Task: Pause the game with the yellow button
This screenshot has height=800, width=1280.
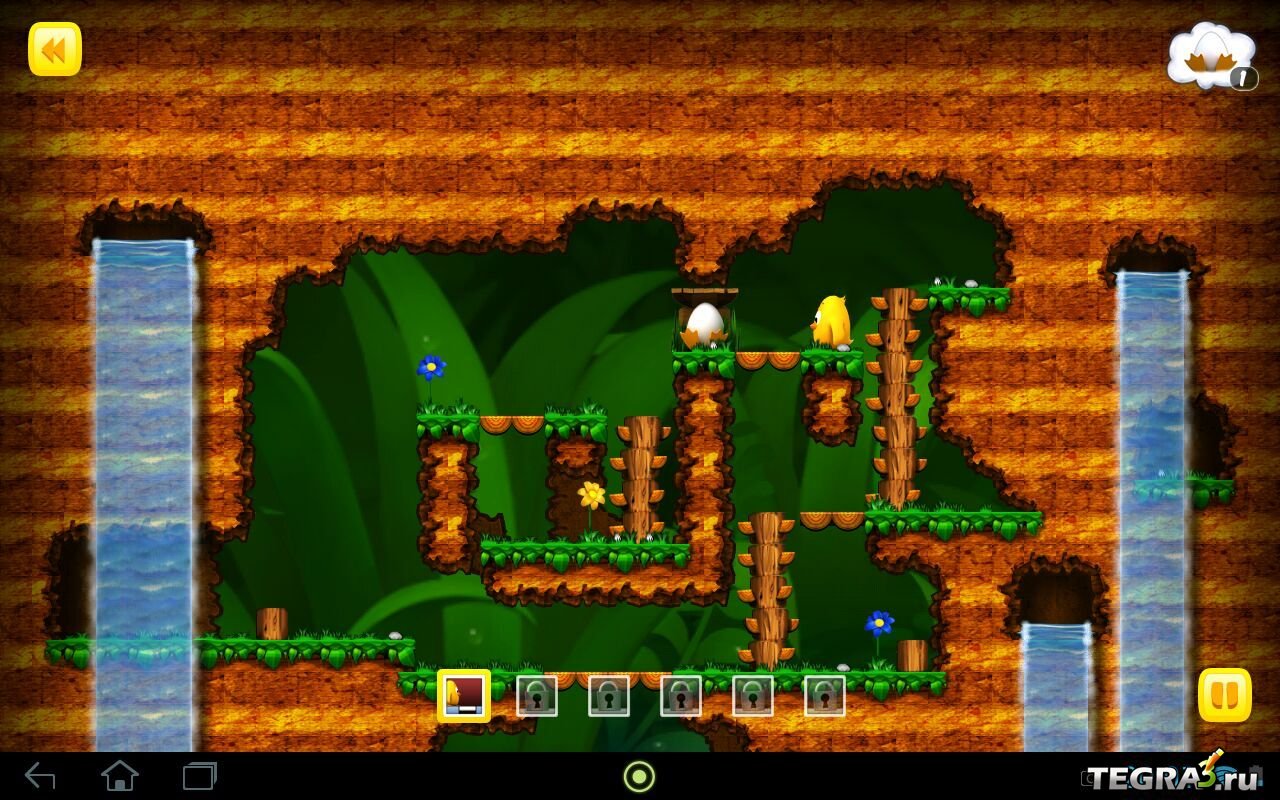Action: point(1224,695)
